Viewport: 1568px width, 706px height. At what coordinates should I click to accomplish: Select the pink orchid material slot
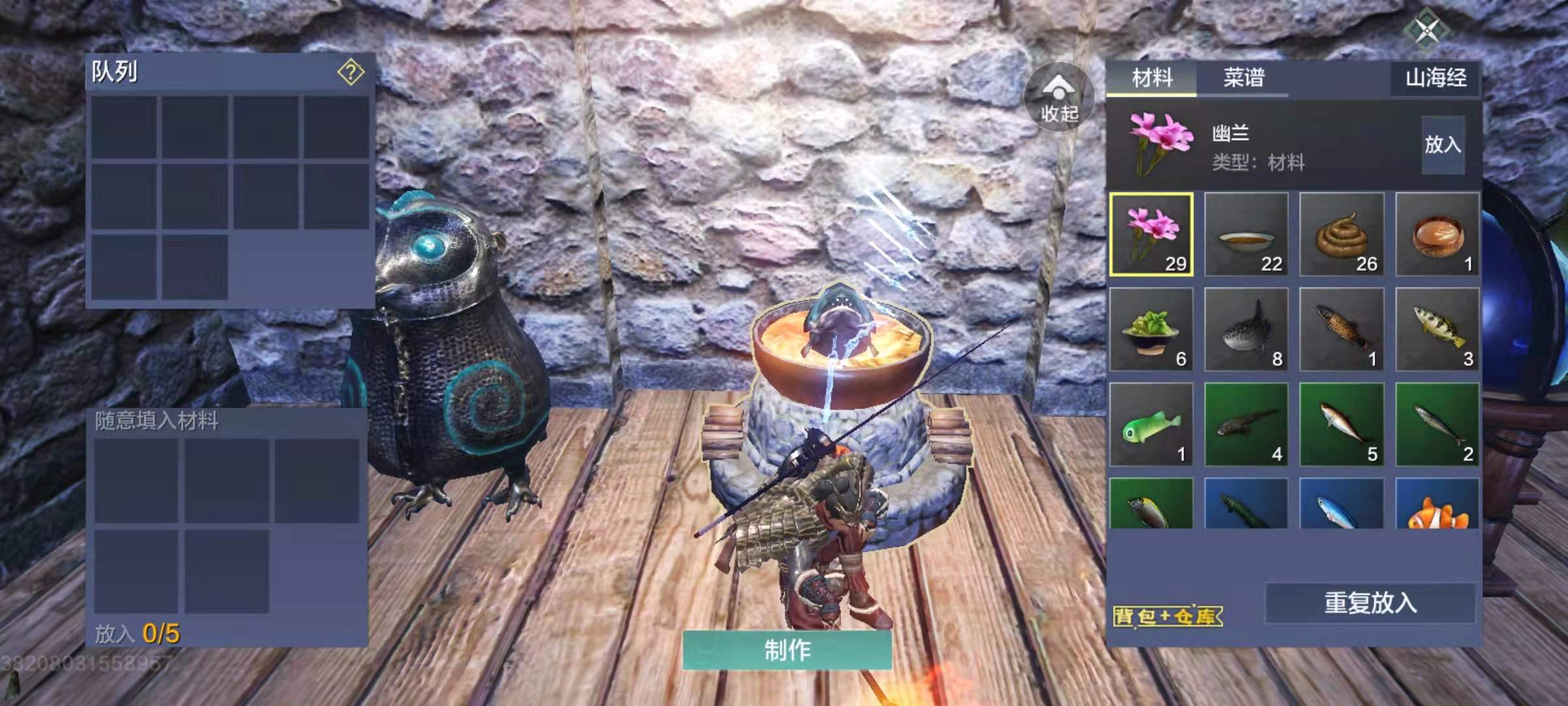(x=1151, y=234)
